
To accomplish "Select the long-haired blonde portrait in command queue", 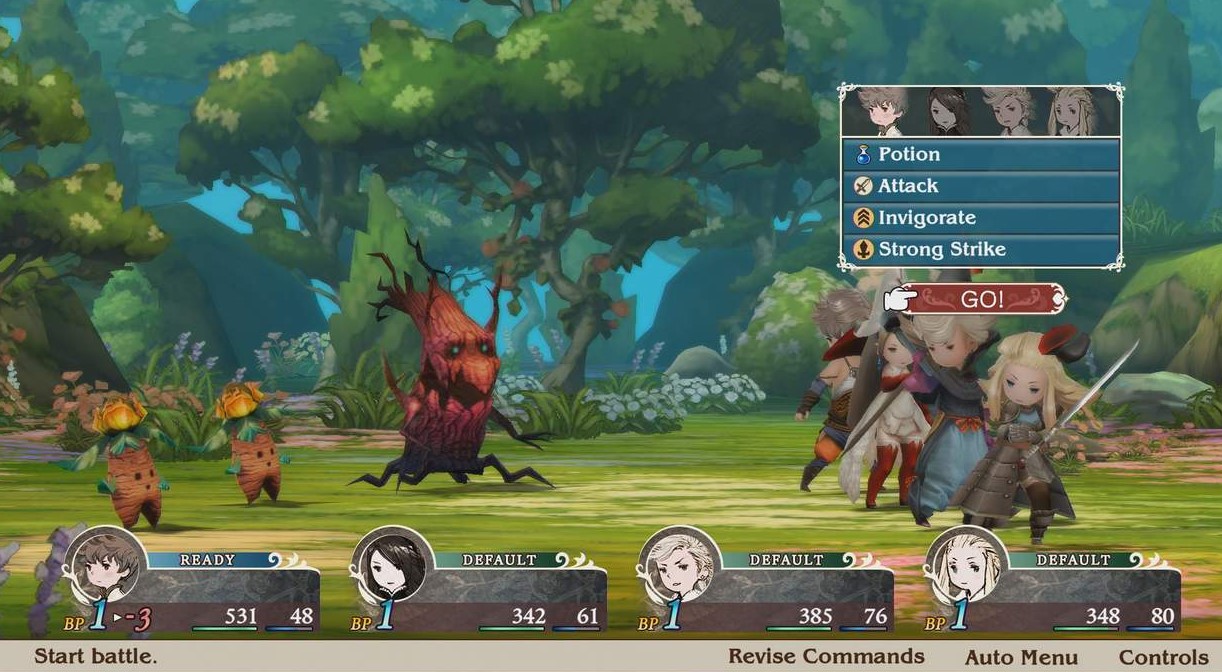I will (1073, 112).
